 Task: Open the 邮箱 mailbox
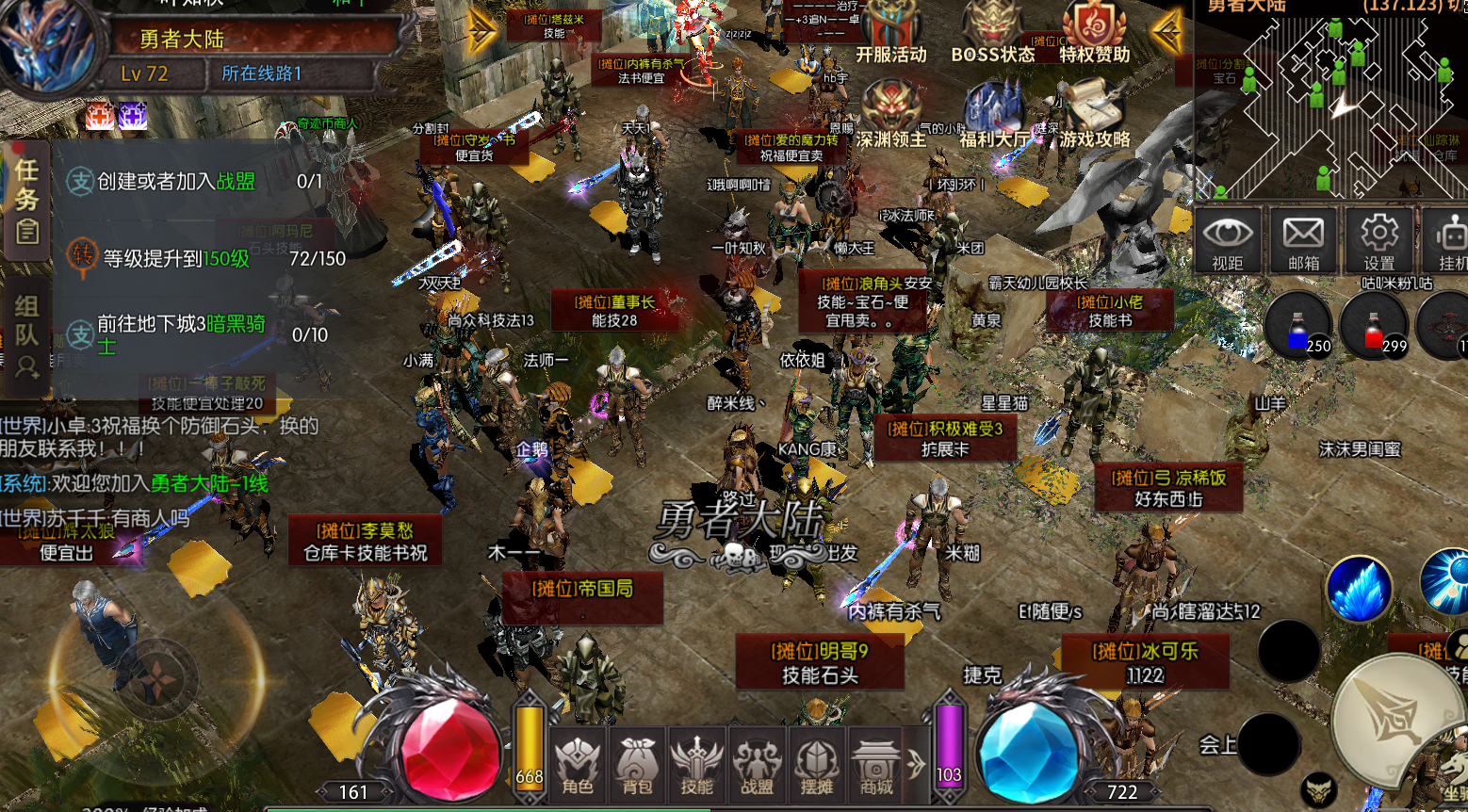click(1303, 241)
